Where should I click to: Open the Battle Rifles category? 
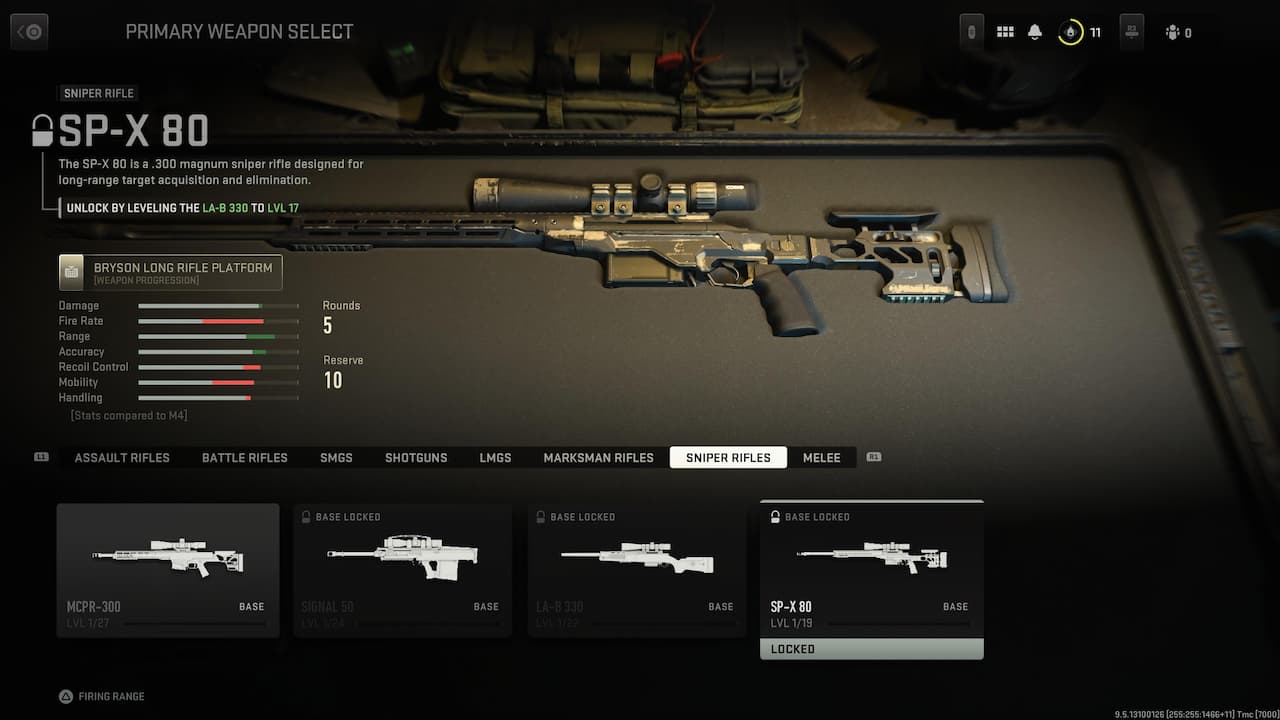click(245, 457)
